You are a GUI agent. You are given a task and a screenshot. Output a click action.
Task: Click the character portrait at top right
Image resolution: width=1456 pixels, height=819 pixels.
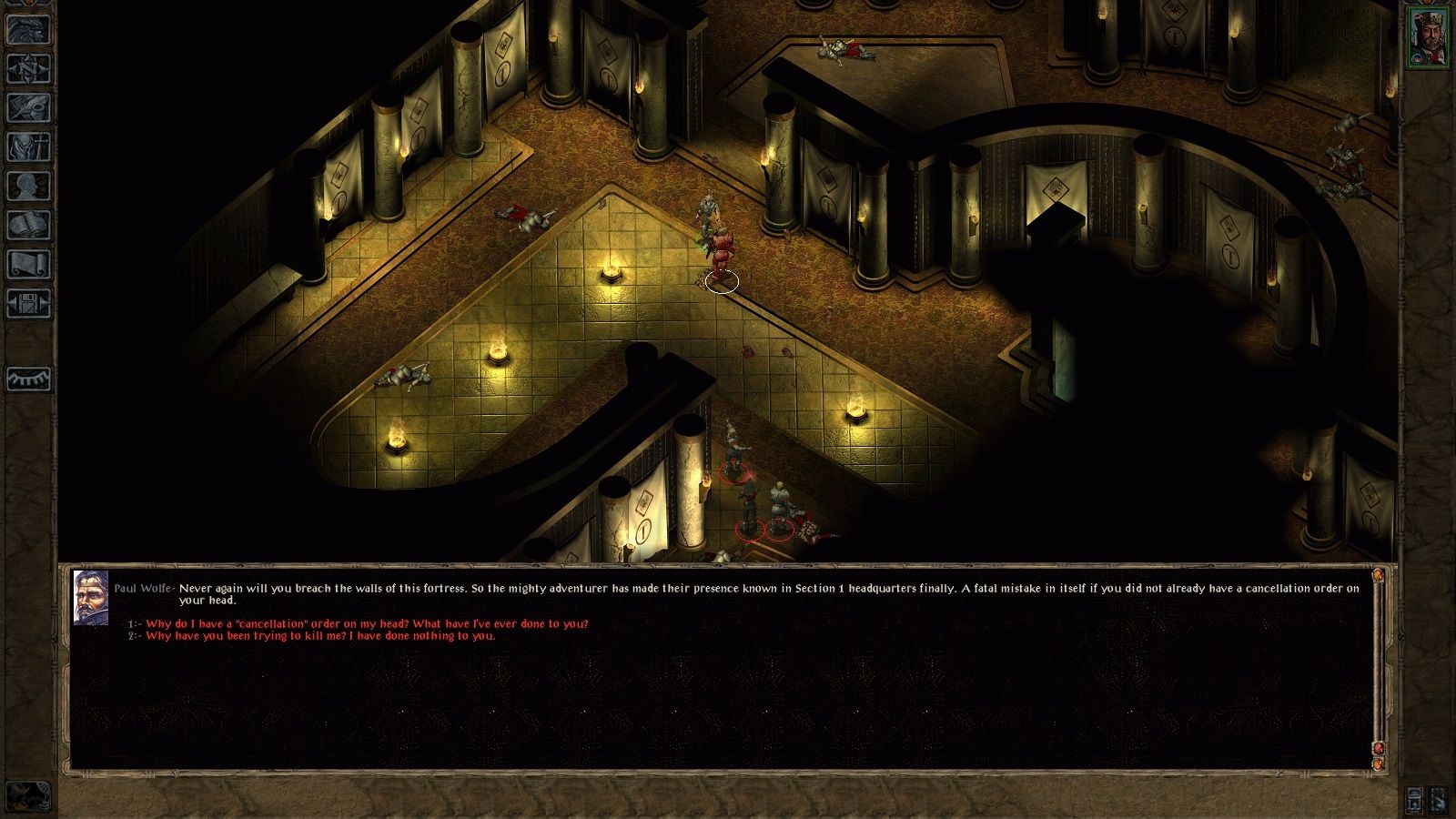(1429, 36)
